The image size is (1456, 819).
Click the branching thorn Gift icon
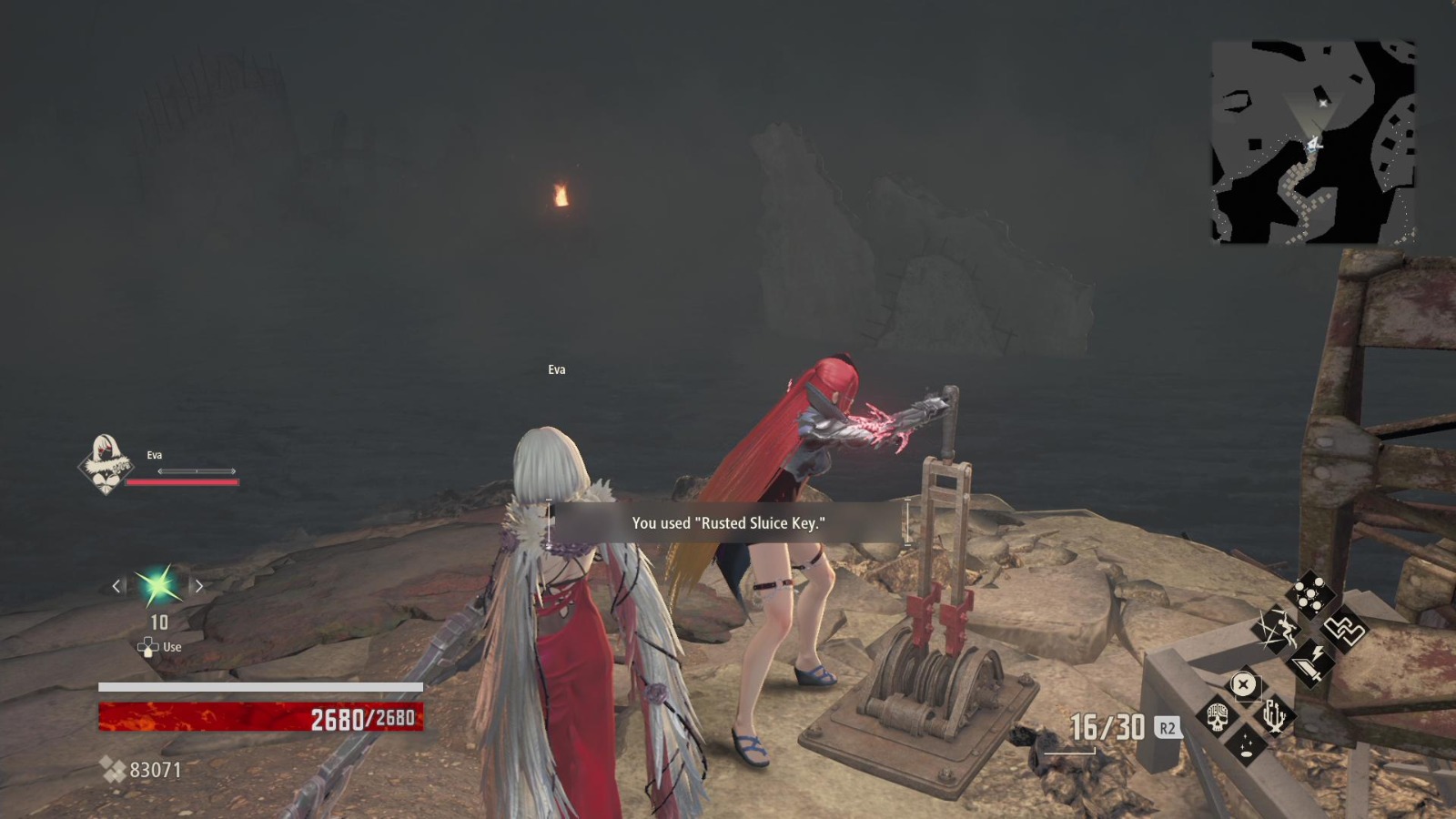1274,716
